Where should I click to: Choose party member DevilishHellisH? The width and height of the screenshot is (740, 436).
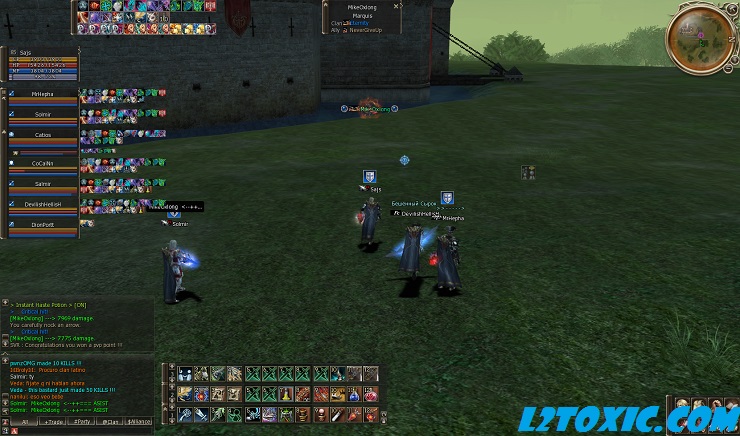tap(41, 204)
